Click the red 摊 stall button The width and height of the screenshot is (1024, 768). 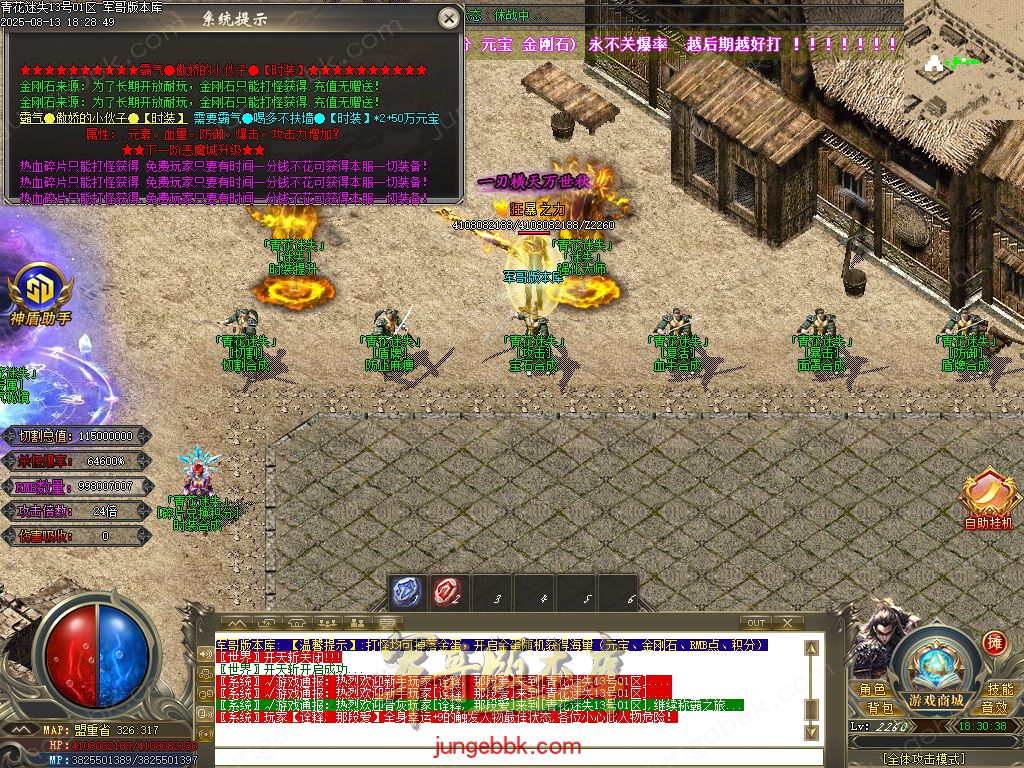point(994,642)
